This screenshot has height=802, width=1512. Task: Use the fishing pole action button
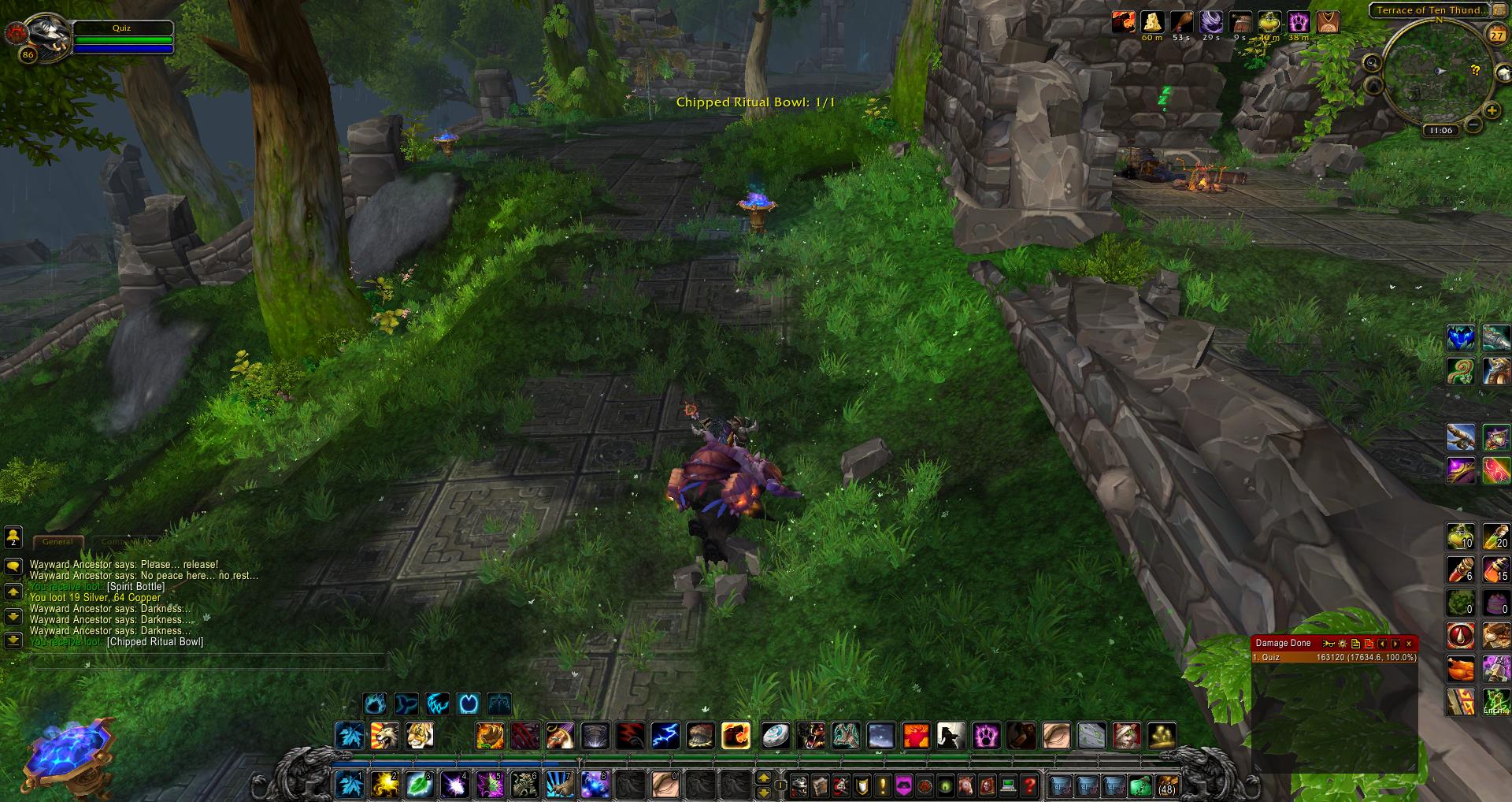(1461, 436)
